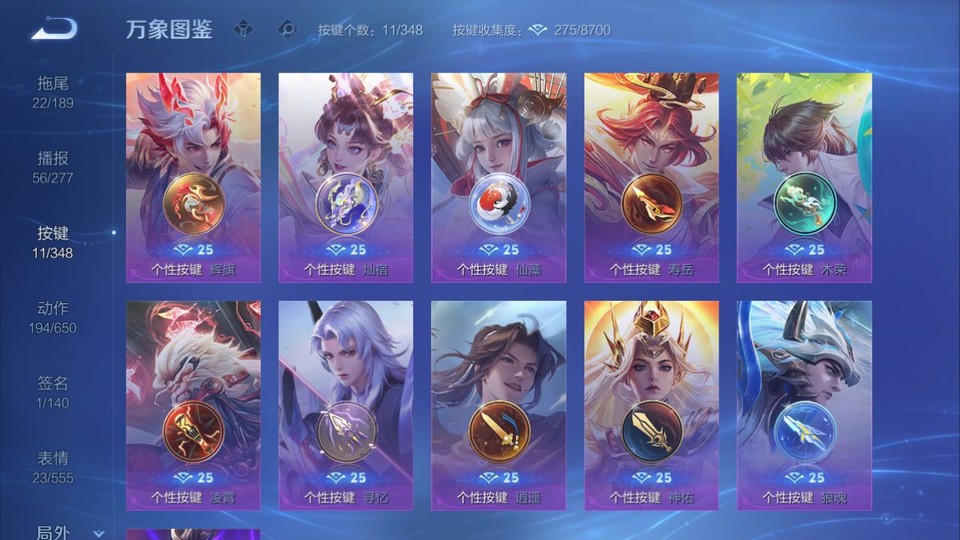Show the 表情 category tab

54,467
